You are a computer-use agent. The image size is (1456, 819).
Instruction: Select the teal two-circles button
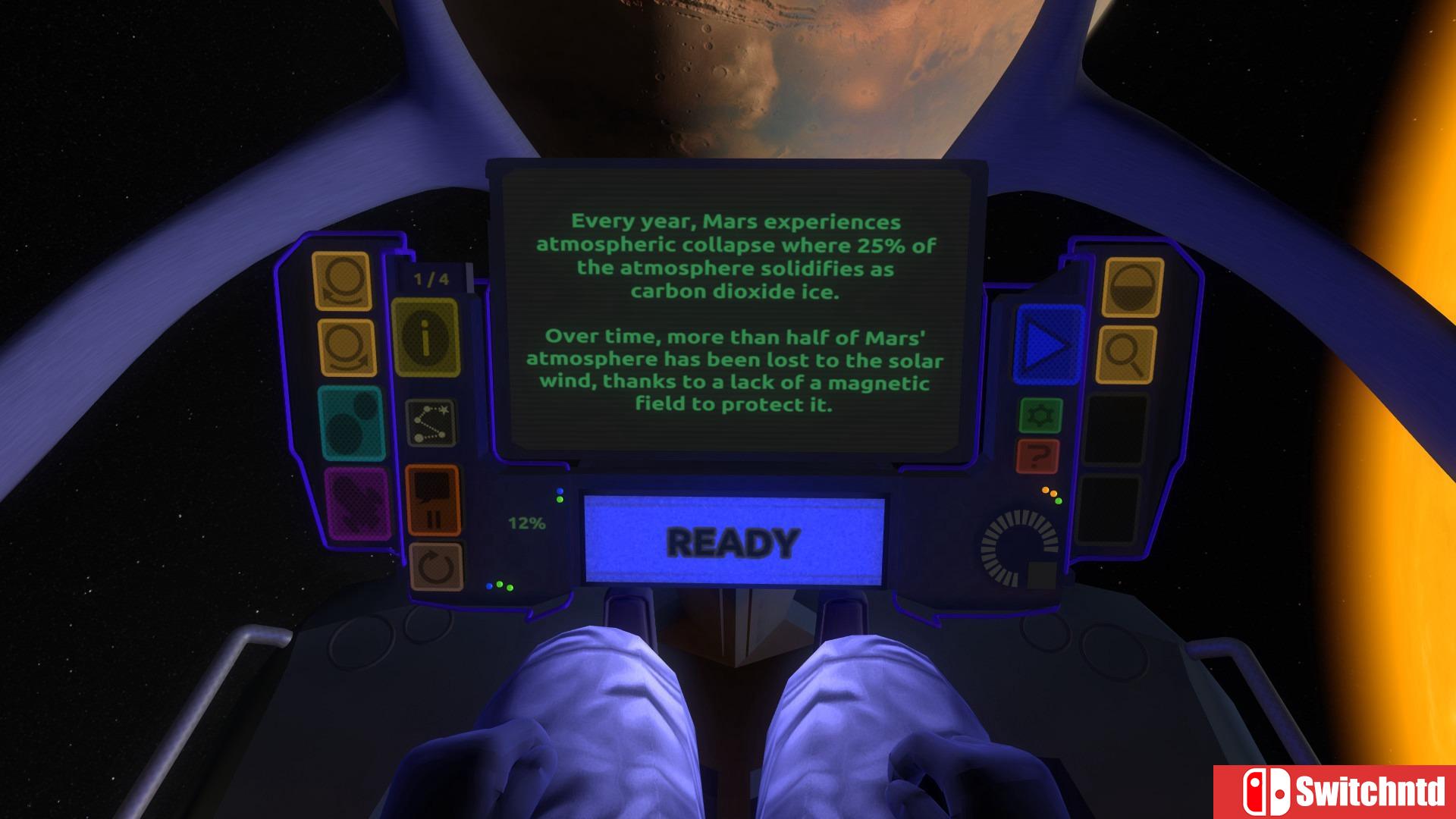[x=351, y=423]
